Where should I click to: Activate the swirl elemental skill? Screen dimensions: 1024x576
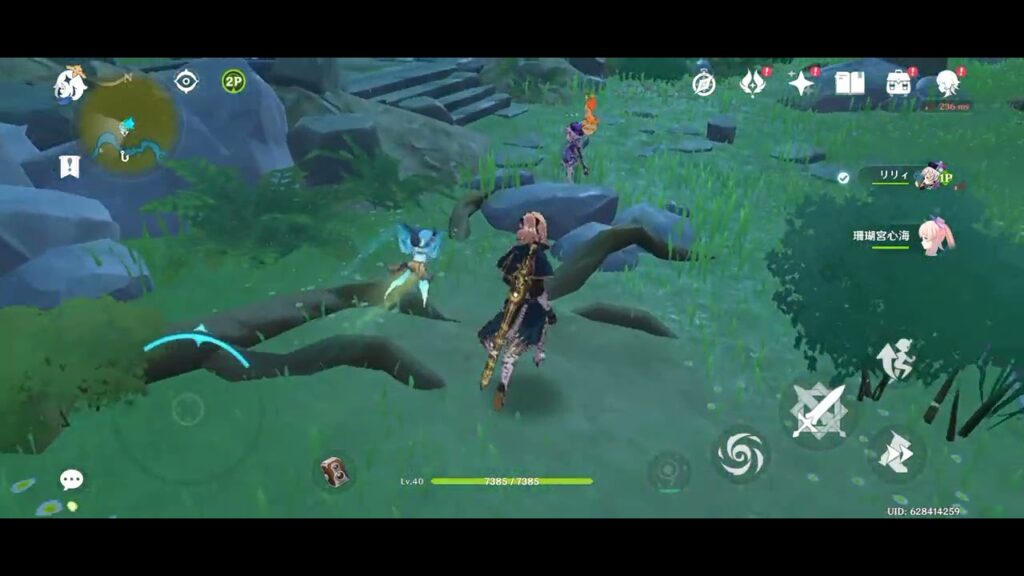(741, 455)
